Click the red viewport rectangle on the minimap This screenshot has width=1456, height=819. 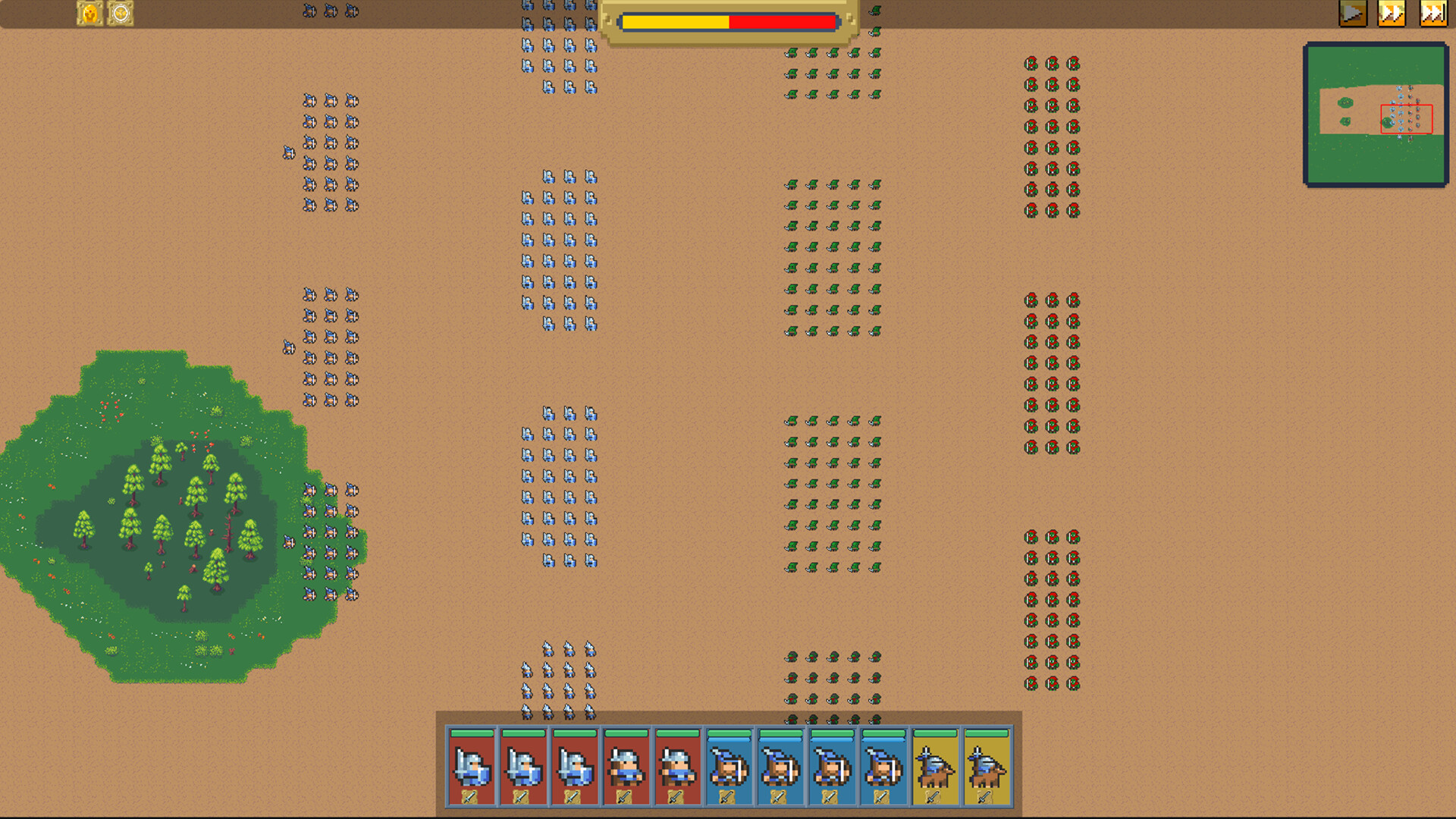point(1408,118)
